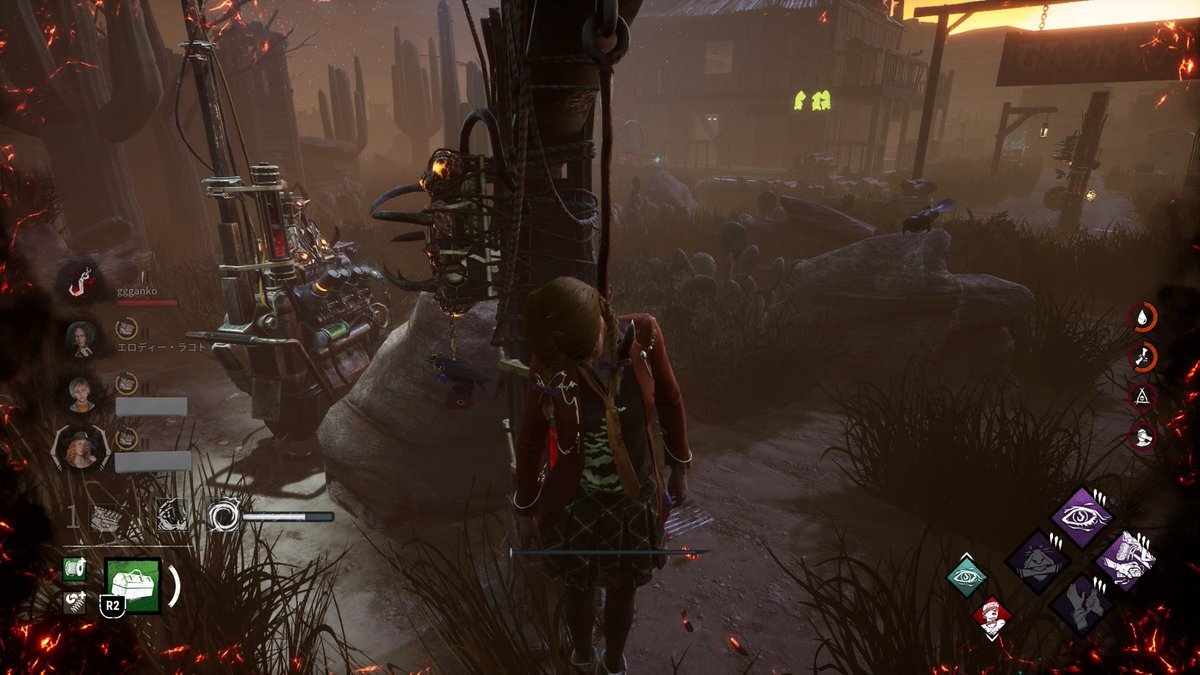1200x675 pixels.
Task: Click the teal eye offering icon
Action: (x=967, y=578)
